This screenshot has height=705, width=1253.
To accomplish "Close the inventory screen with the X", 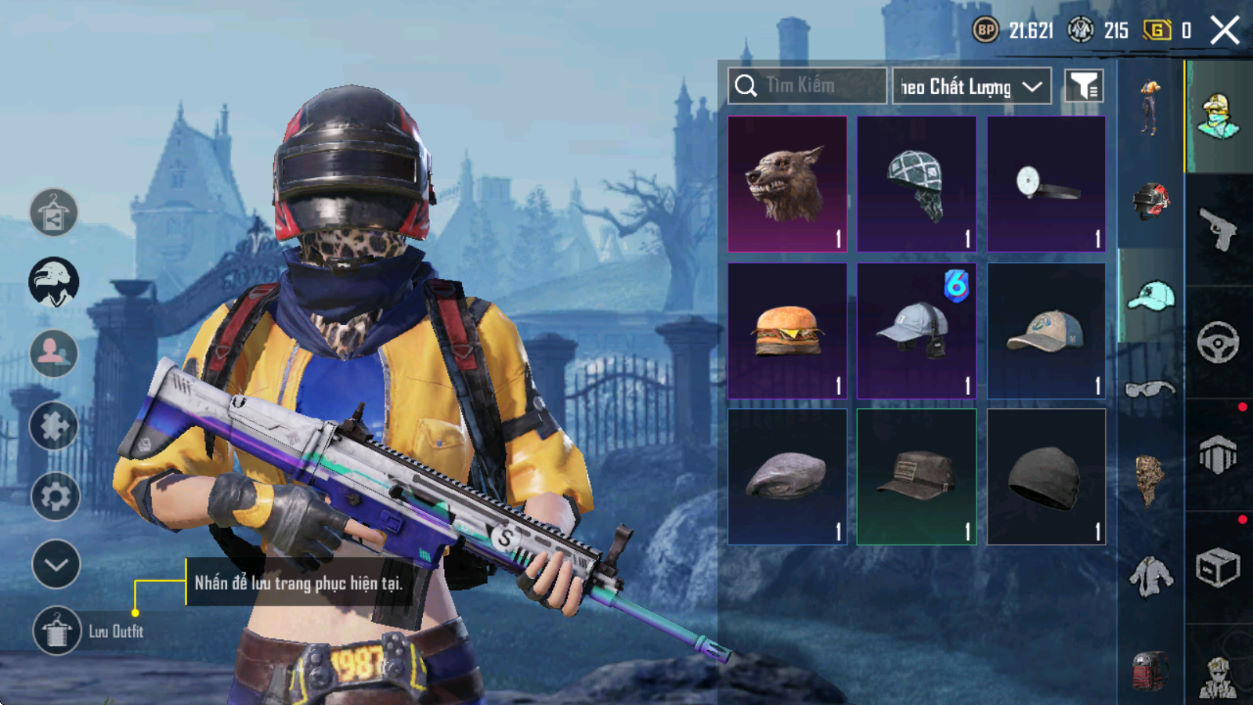I will pos(1224,30).
